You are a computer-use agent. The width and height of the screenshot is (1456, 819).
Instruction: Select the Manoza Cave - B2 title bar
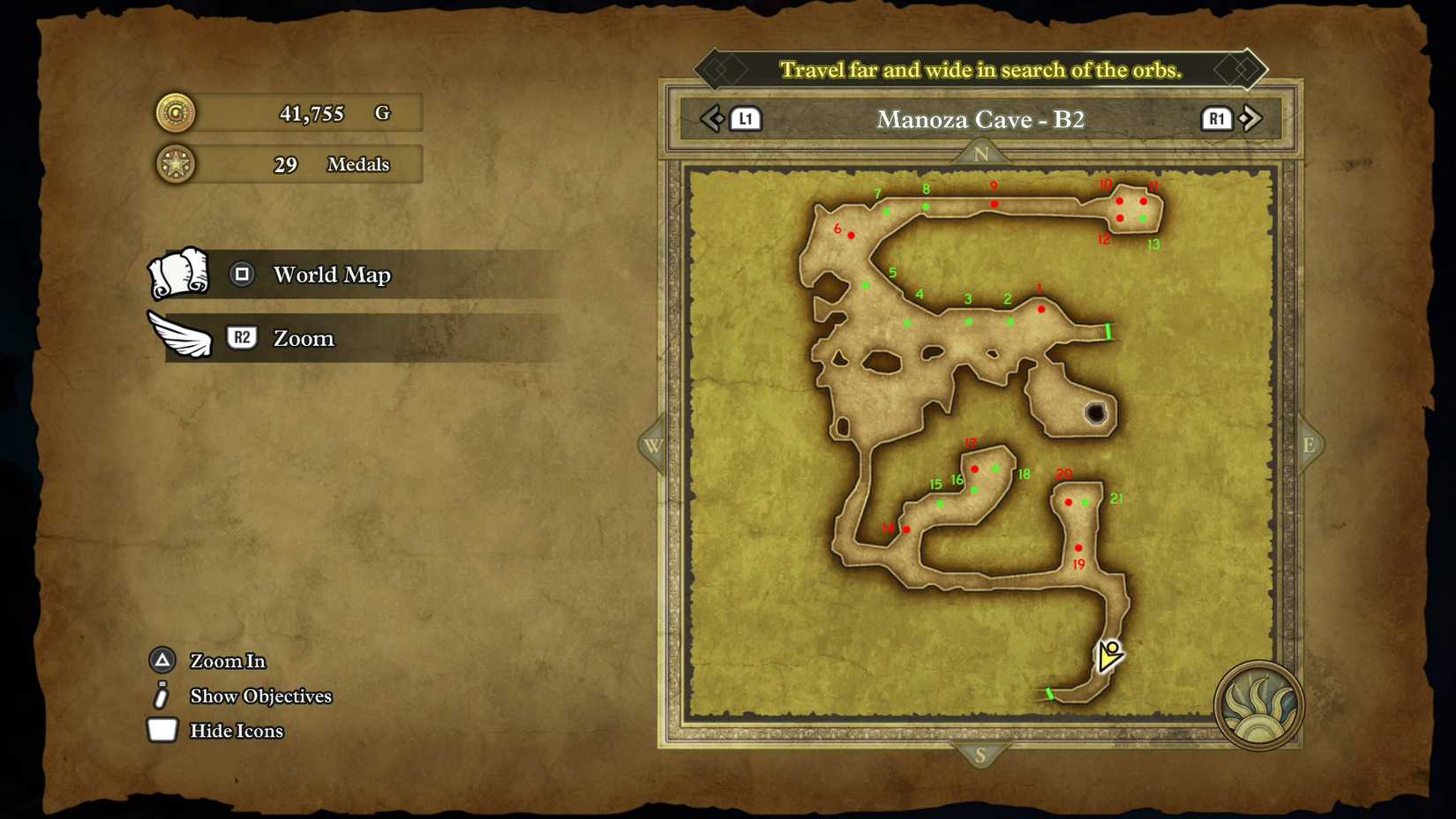click(980, 119)
